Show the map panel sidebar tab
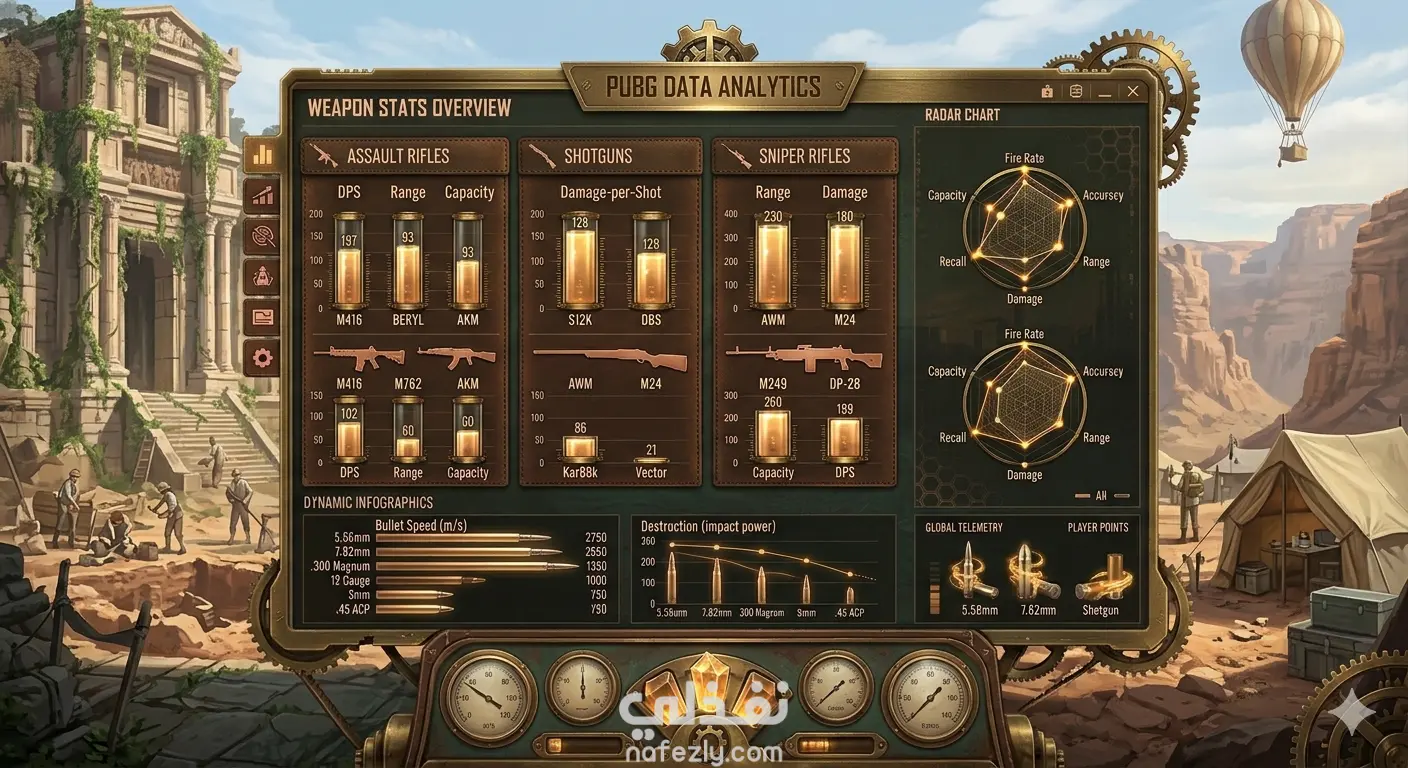This screenshot has width=1408, height=768. (x=263, y=317)
